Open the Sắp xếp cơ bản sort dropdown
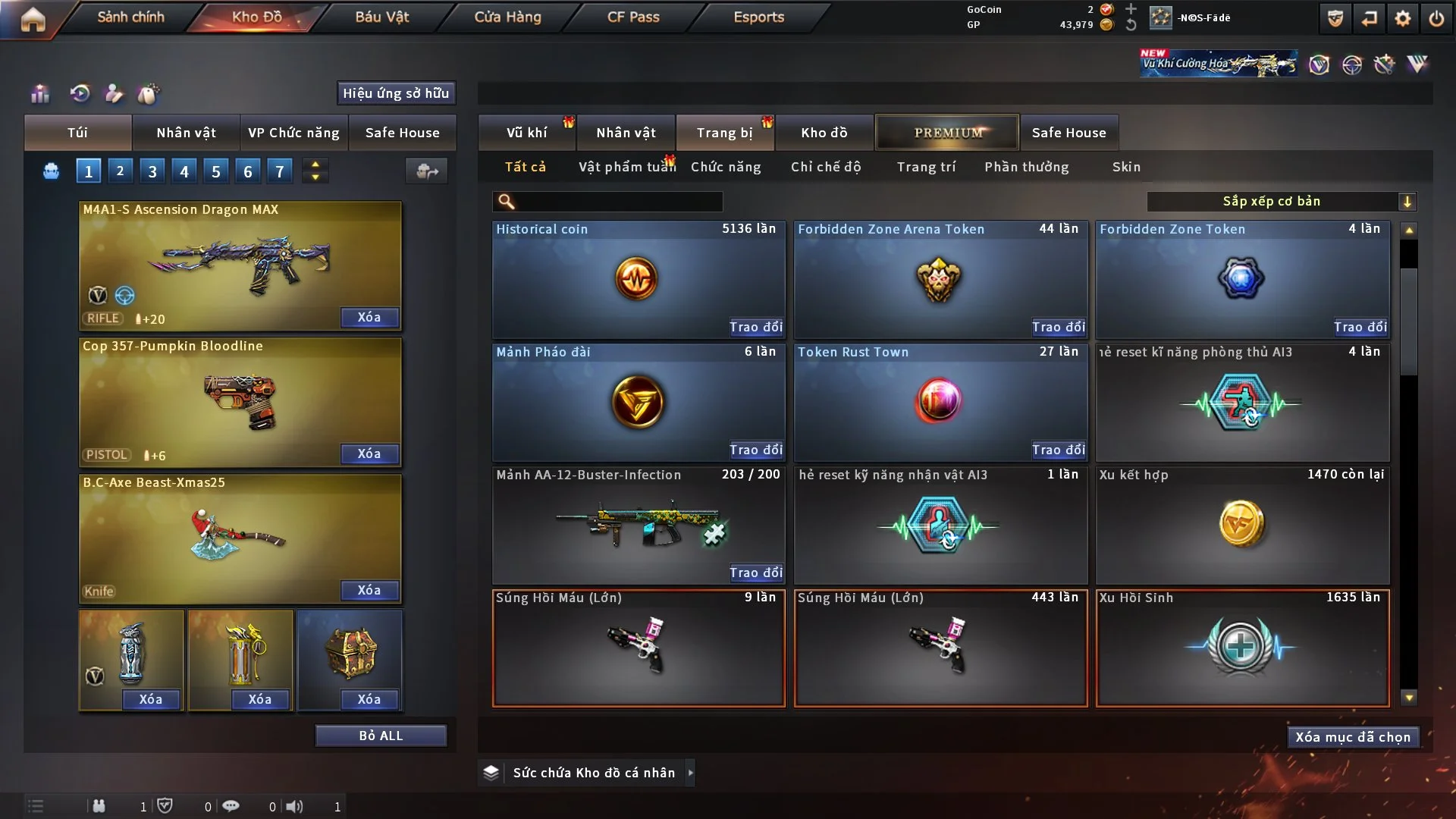Viewport: 1456px width, 819px height. pos(1281,202)
